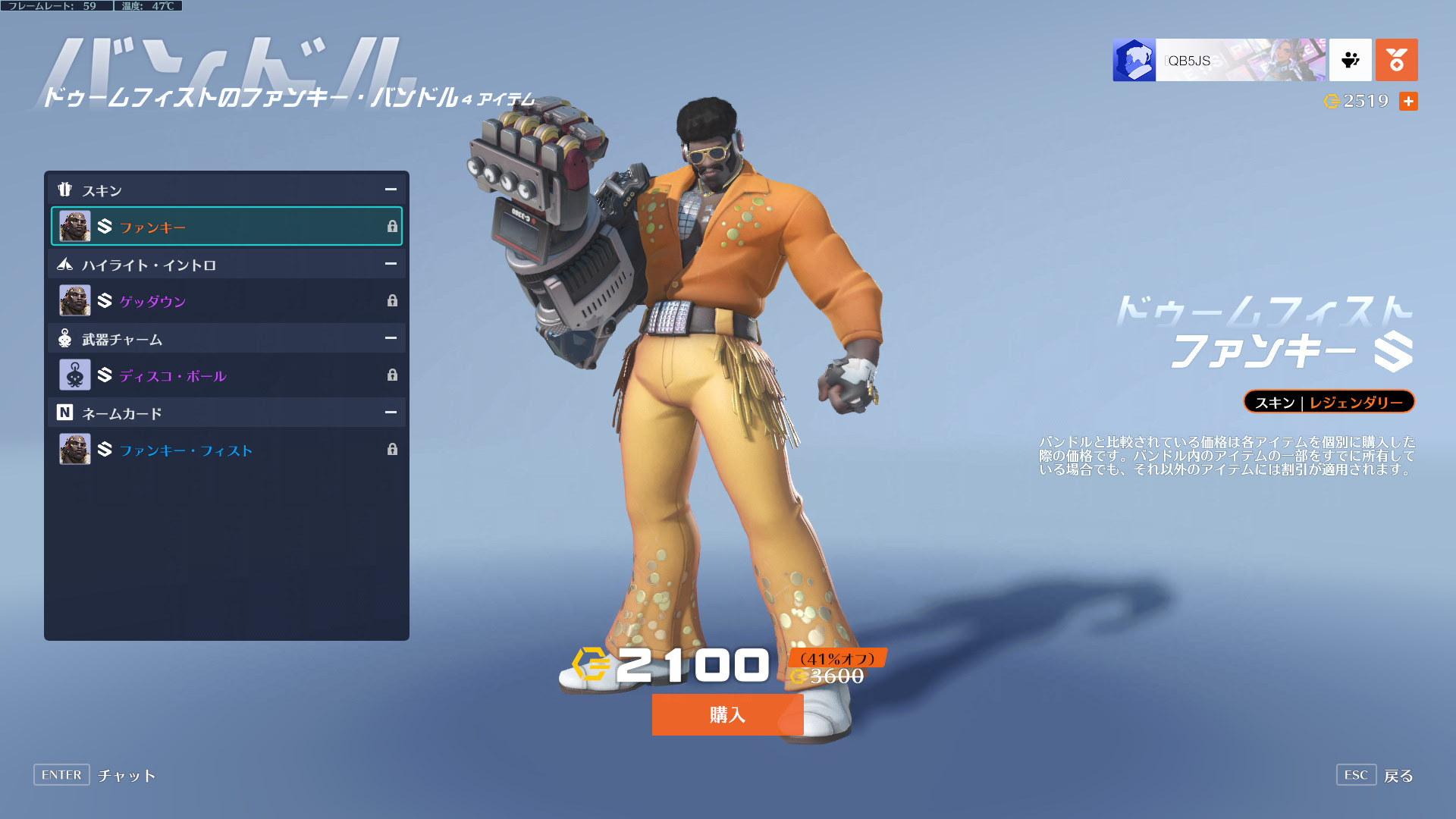Click the orange medal icon button
This screenshot has height=819, width=1456.
point(1396,60)
